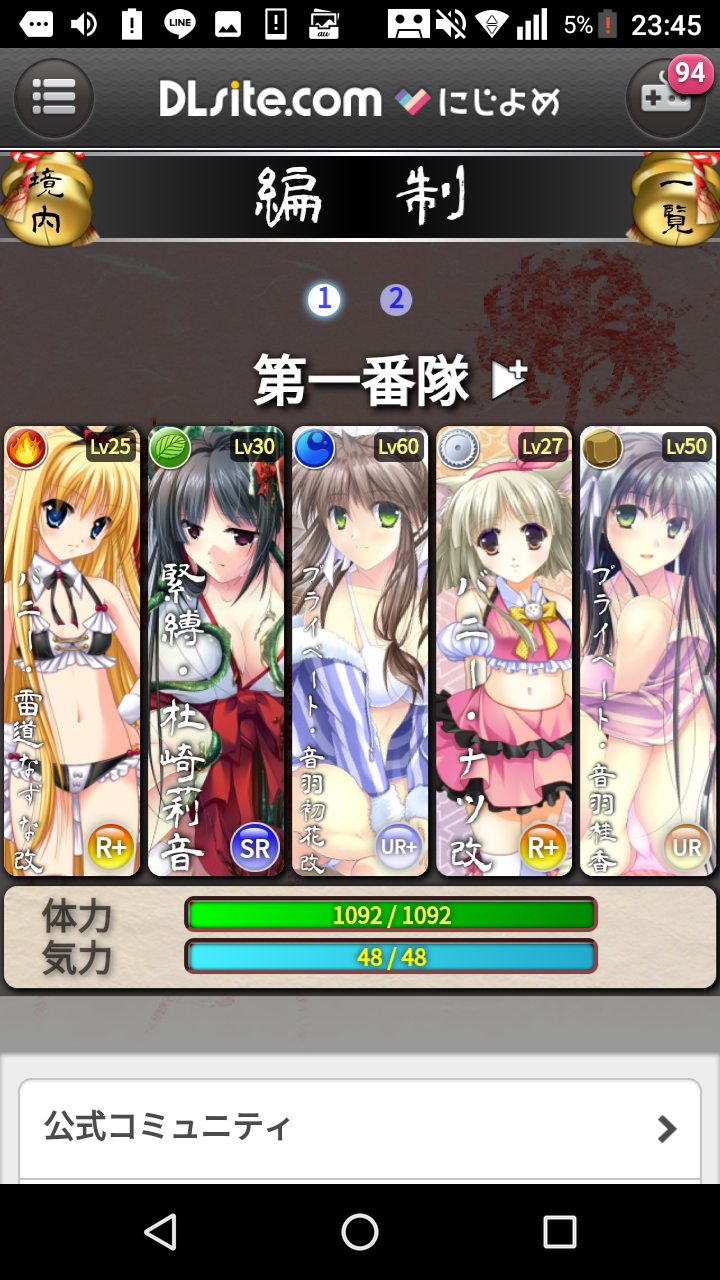Open the gamepad icon with 94 badge

click(x=665, y=98)
